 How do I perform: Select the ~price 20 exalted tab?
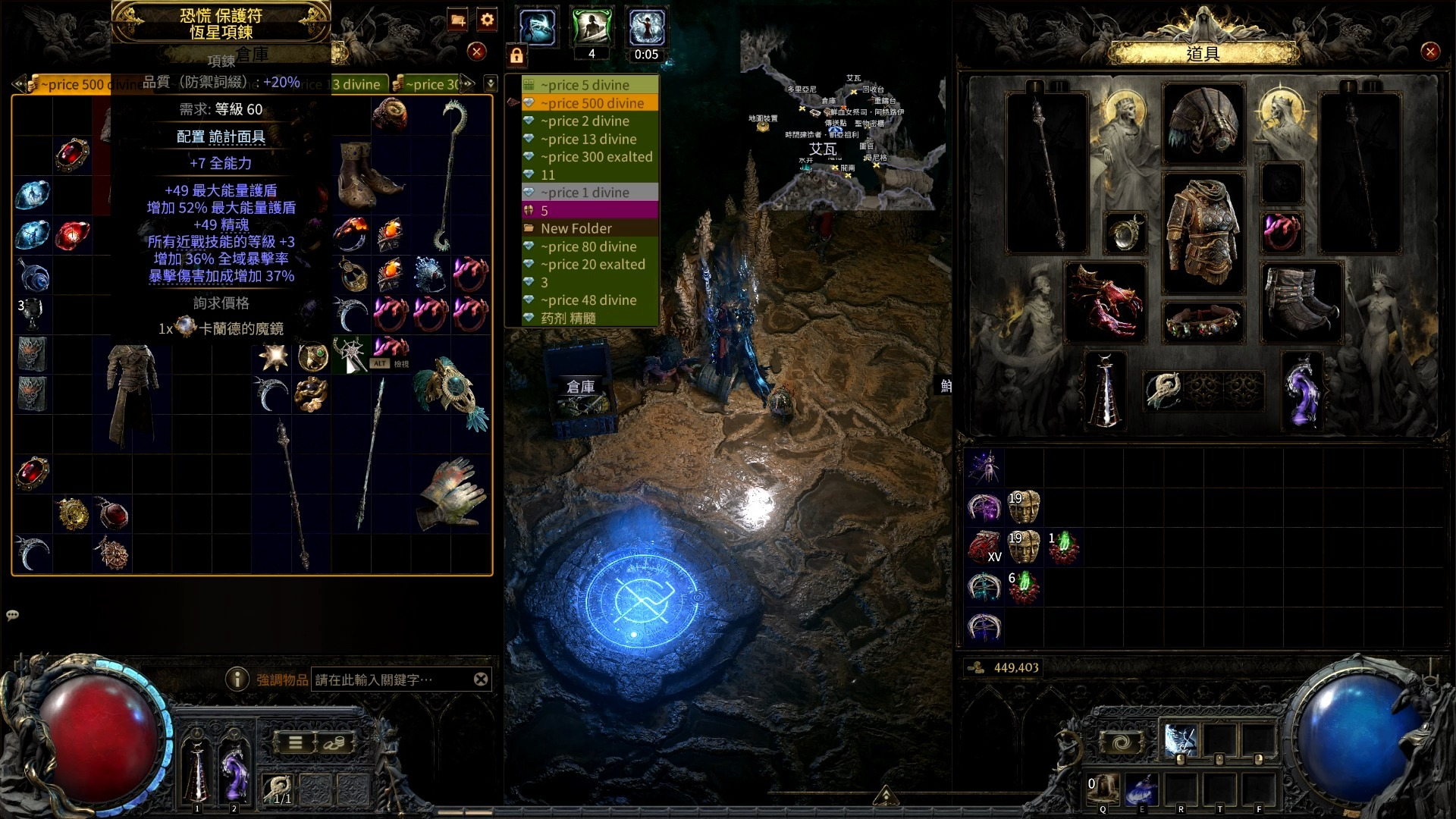[x=592, y=265]
